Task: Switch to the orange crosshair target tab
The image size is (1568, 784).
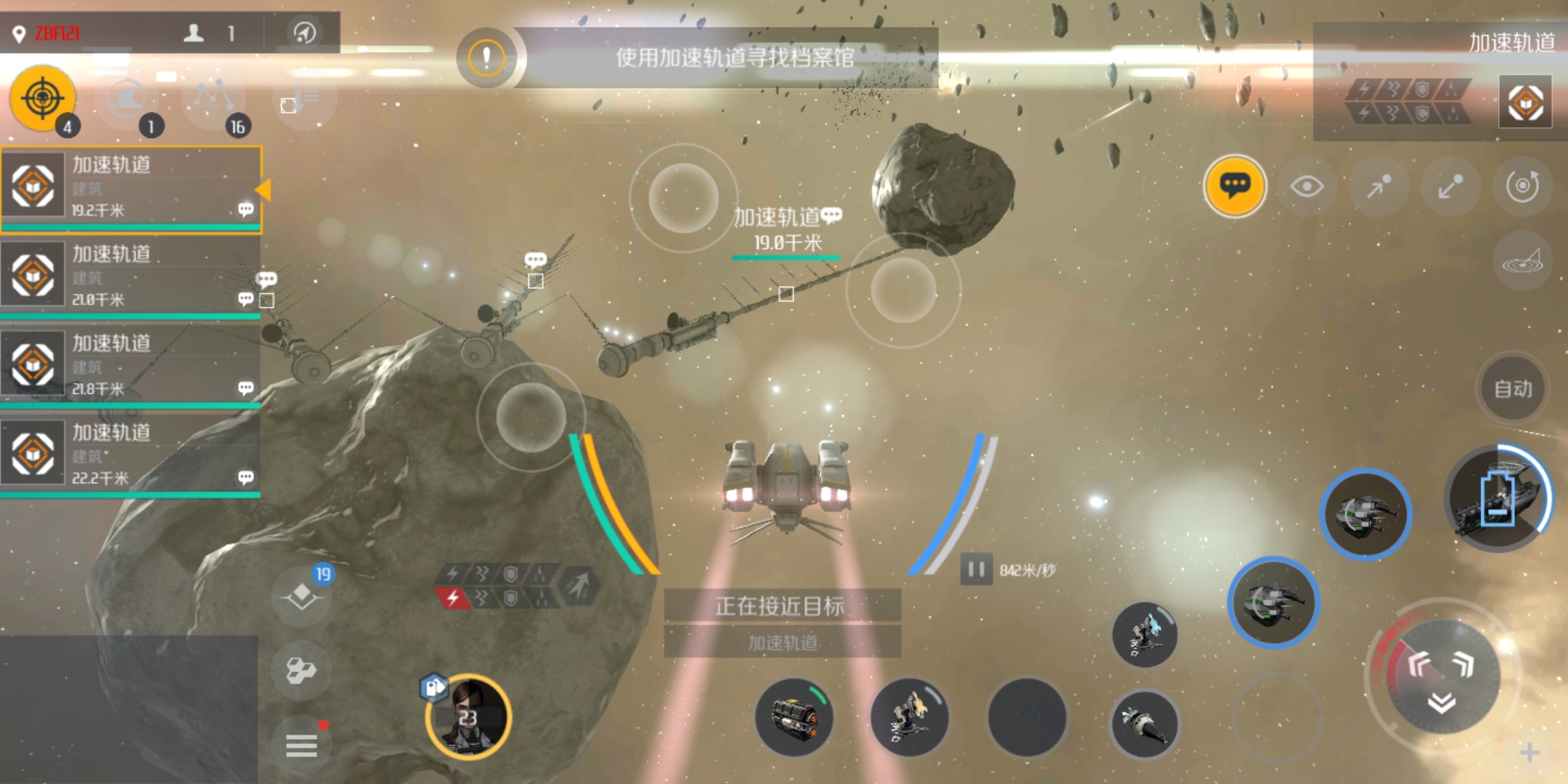Action: (x=43, y=98)
